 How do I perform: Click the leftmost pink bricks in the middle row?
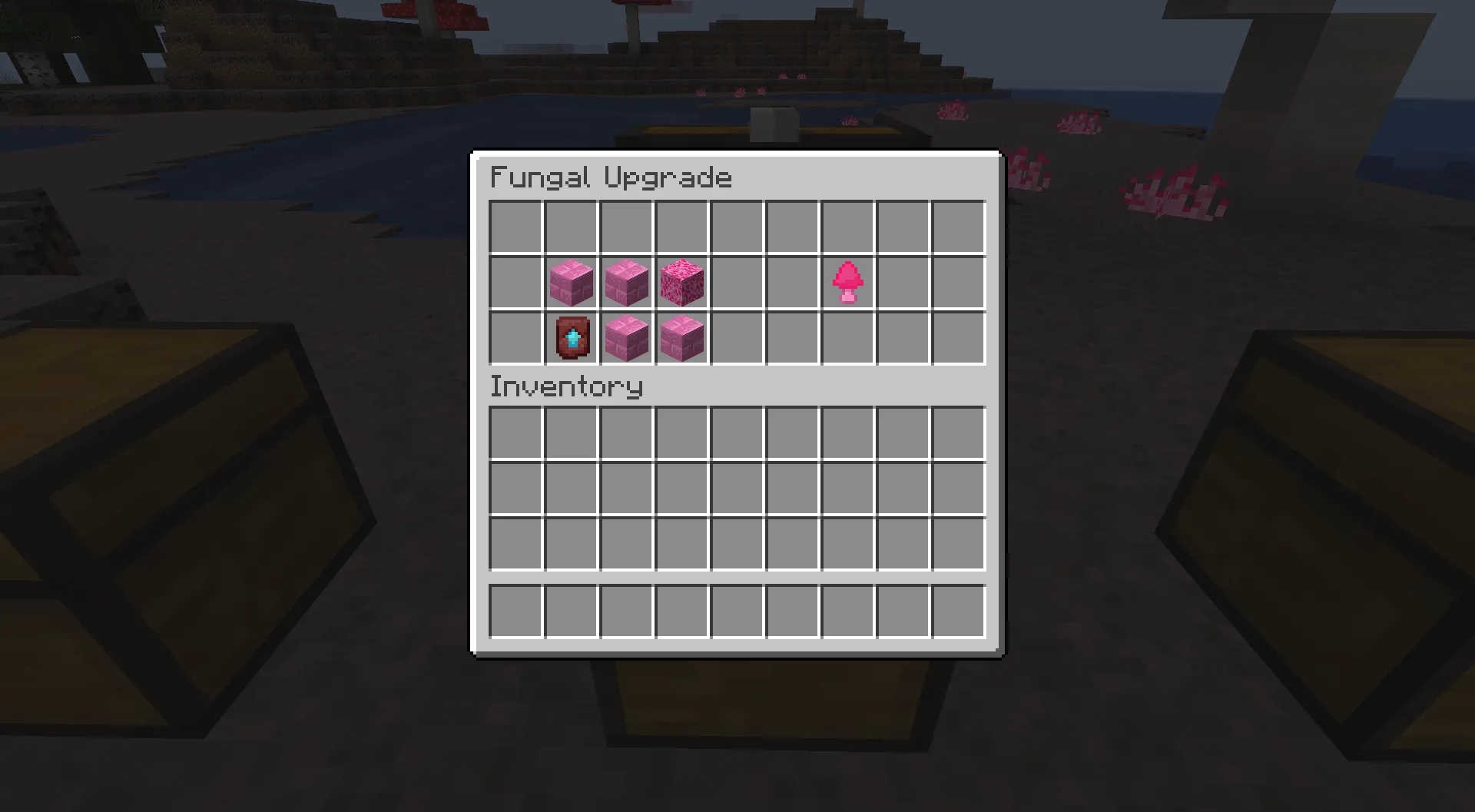(570, 282)
